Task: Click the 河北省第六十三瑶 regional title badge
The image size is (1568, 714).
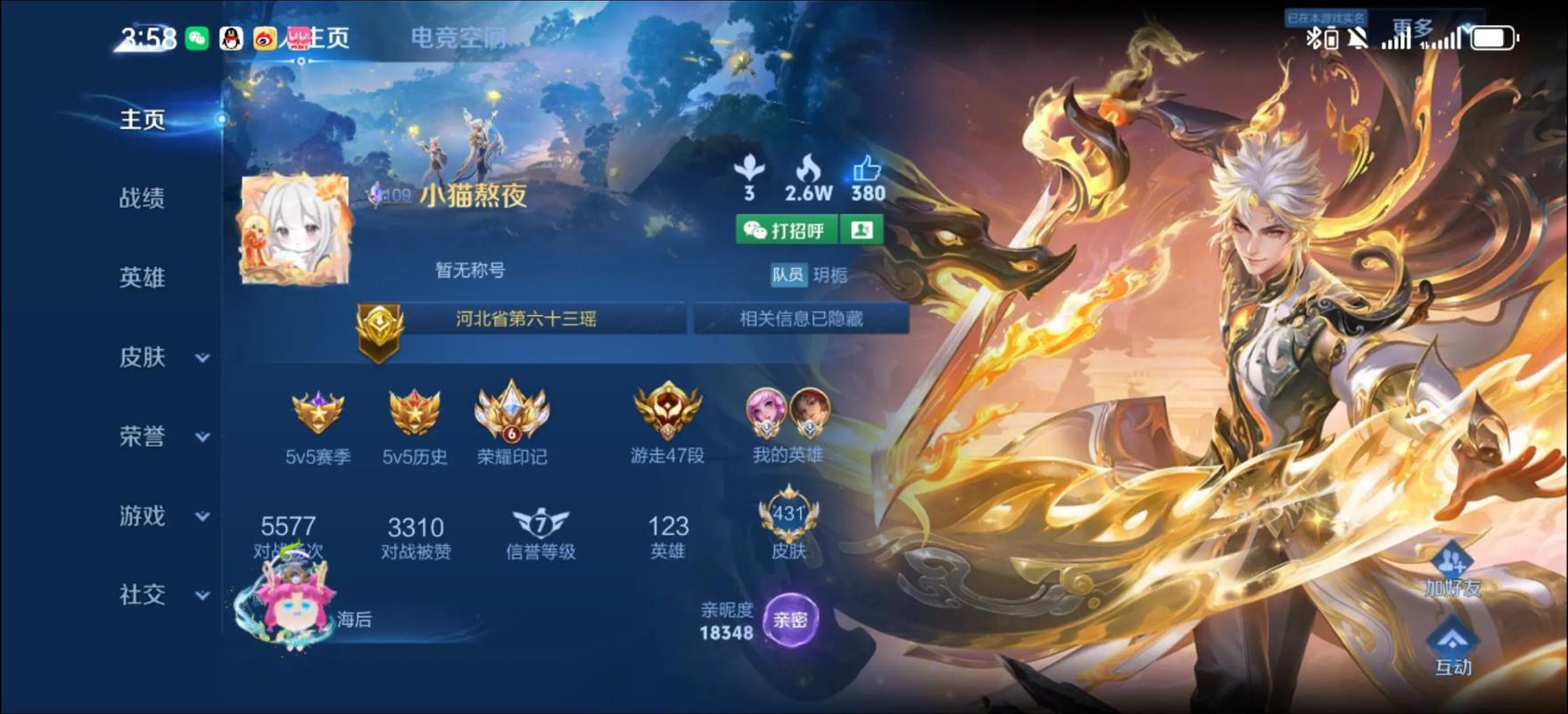Action: click(527, 318)
